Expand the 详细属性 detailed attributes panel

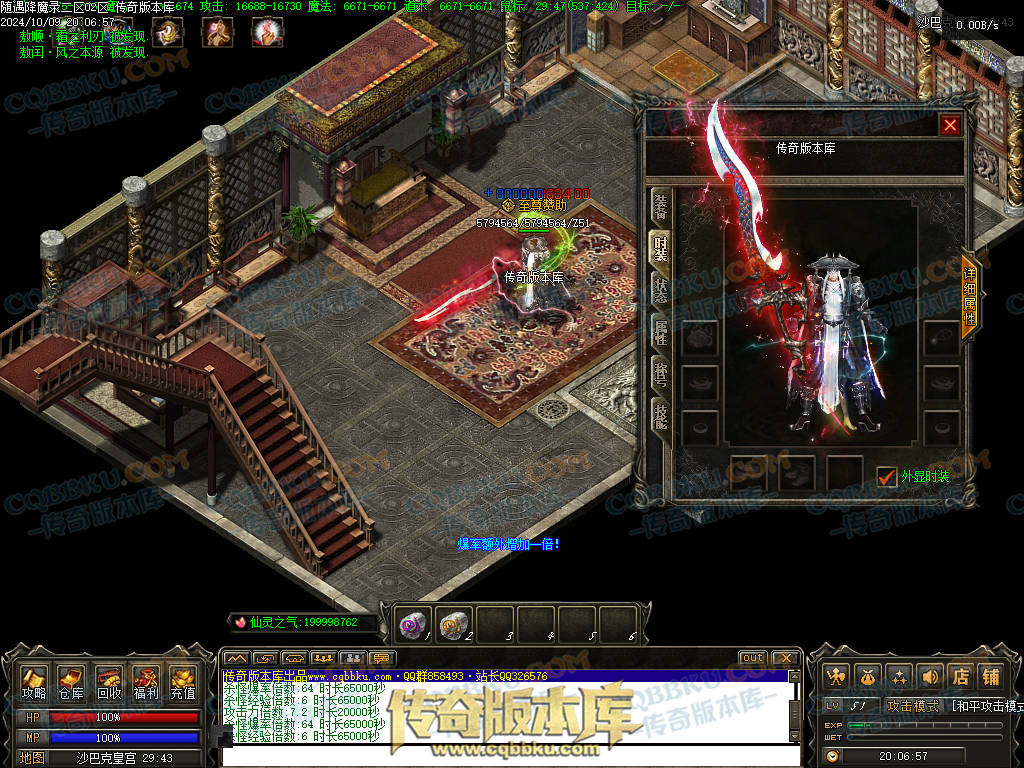969,296
